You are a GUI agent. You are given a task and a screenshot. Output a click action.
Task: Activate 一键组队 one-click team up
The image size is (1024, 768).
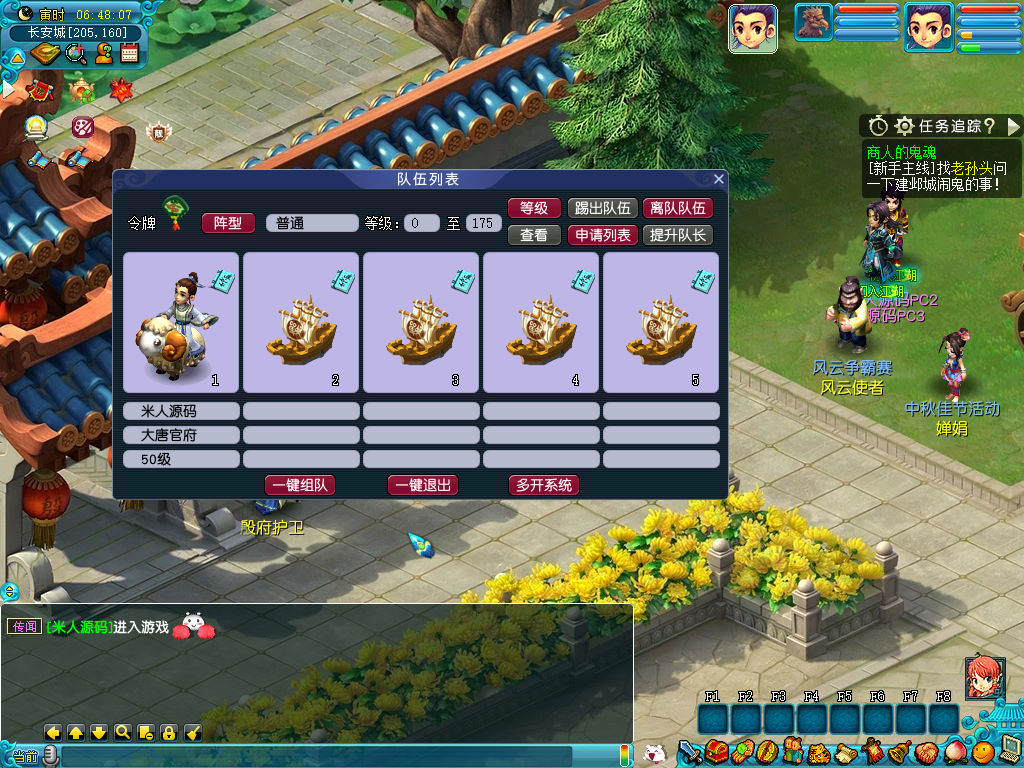point(299,485)
